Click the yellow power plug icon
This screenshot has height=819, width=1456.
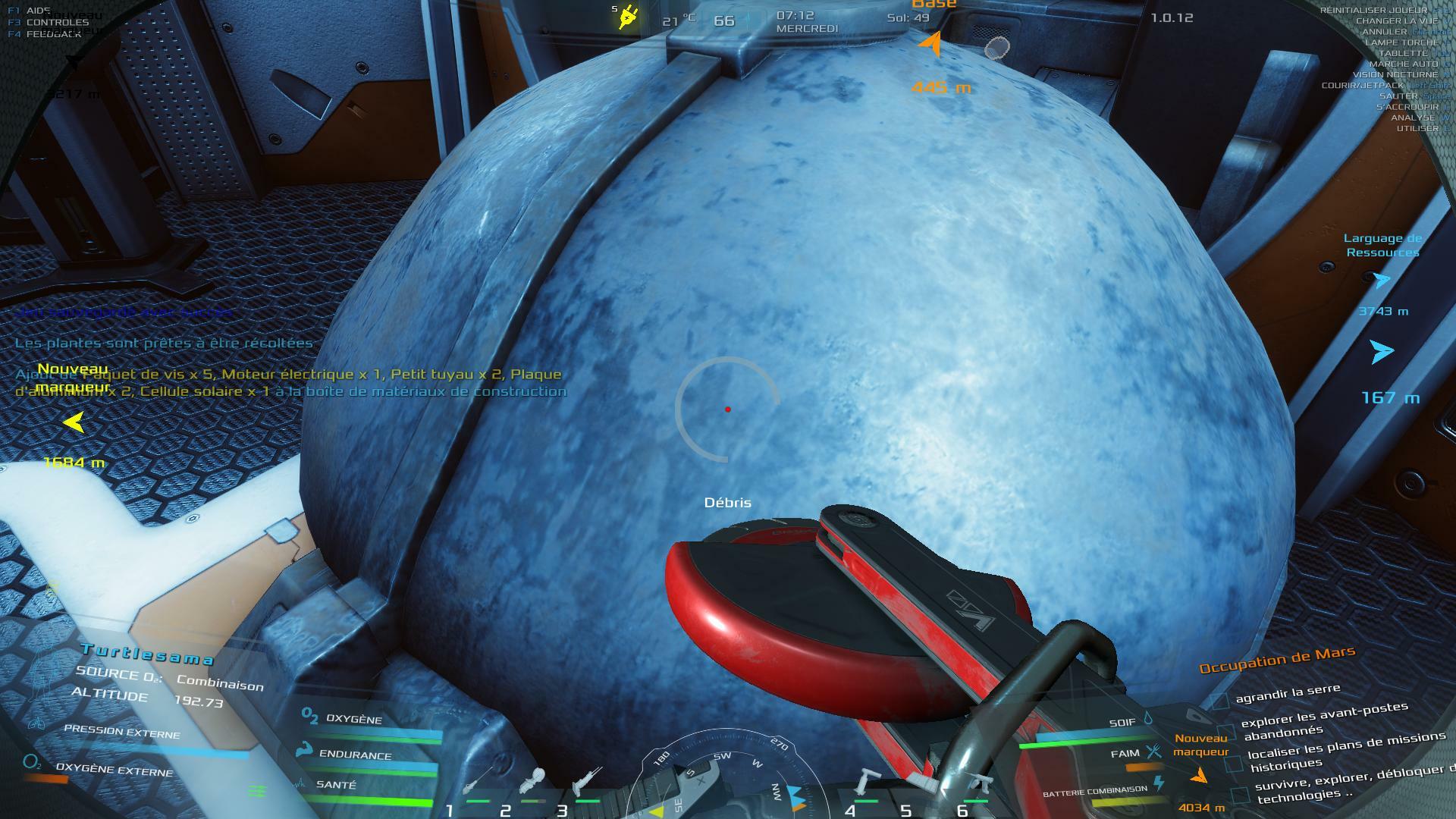(628, 17)
